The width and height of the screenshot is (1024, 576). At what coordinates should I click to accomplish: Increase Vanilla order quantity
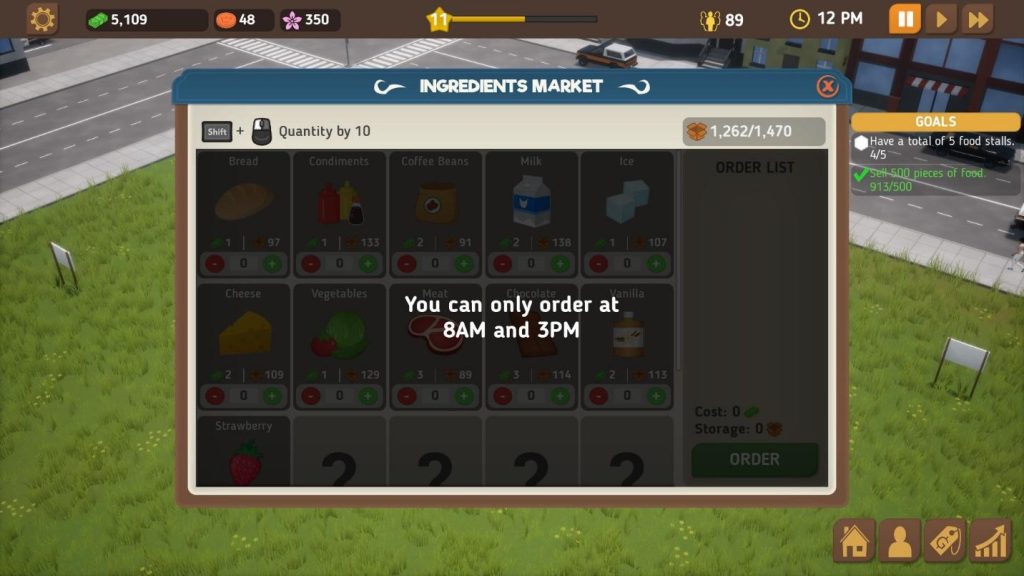pos(656,396)
